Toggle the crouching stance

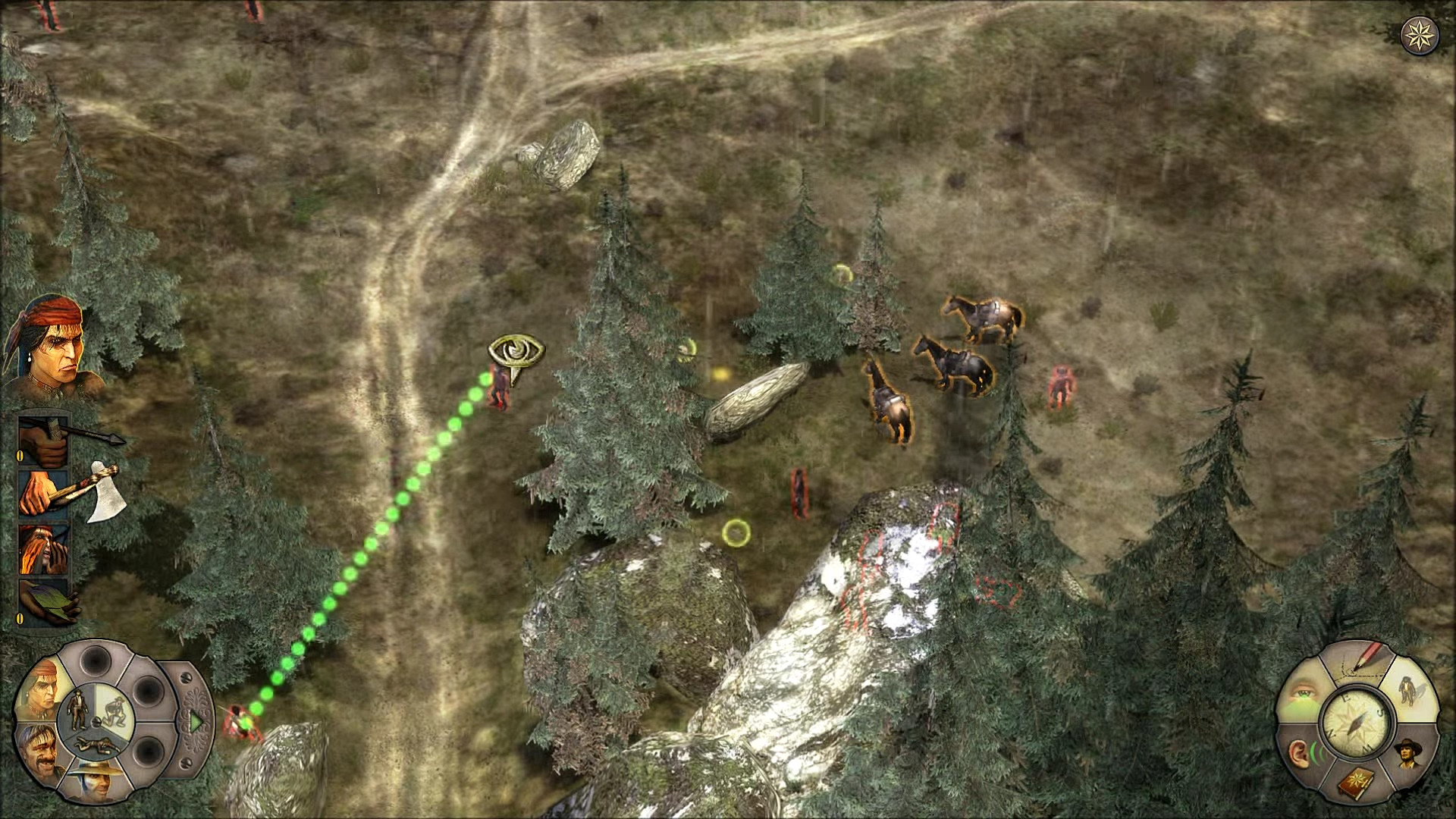[115, 711]
